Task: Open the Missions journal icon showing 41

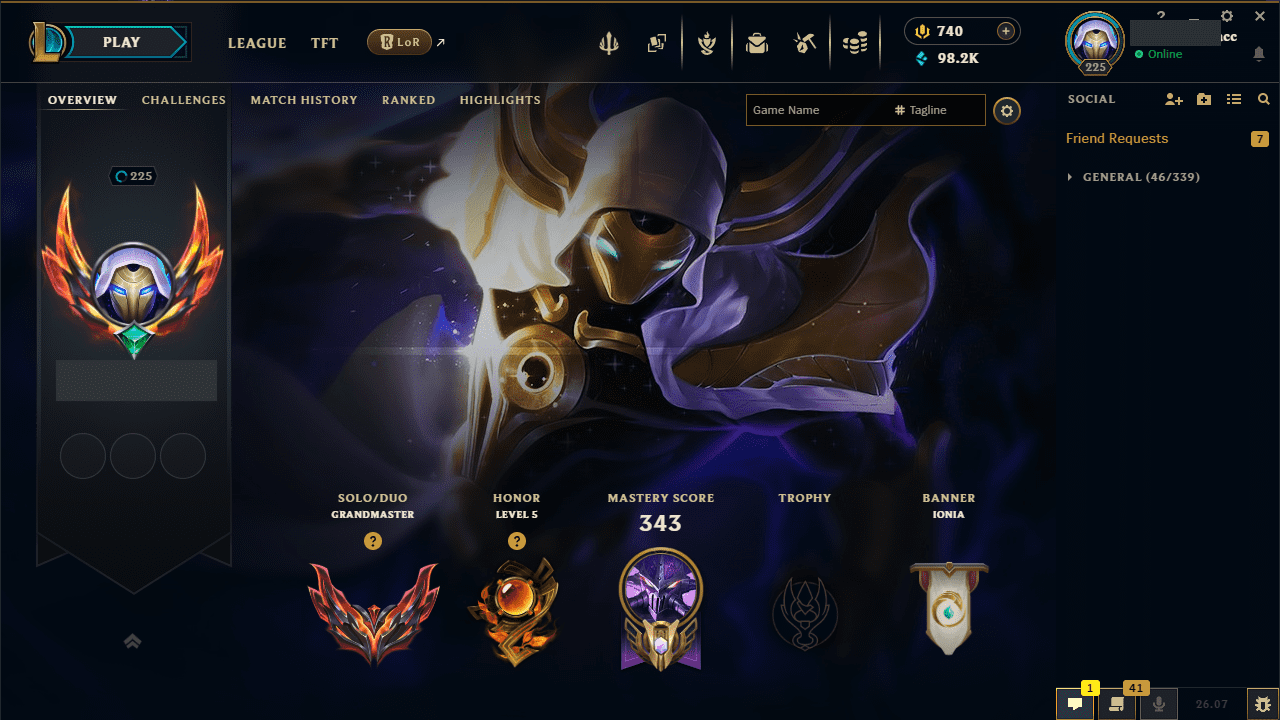Action: (1117, 703)
